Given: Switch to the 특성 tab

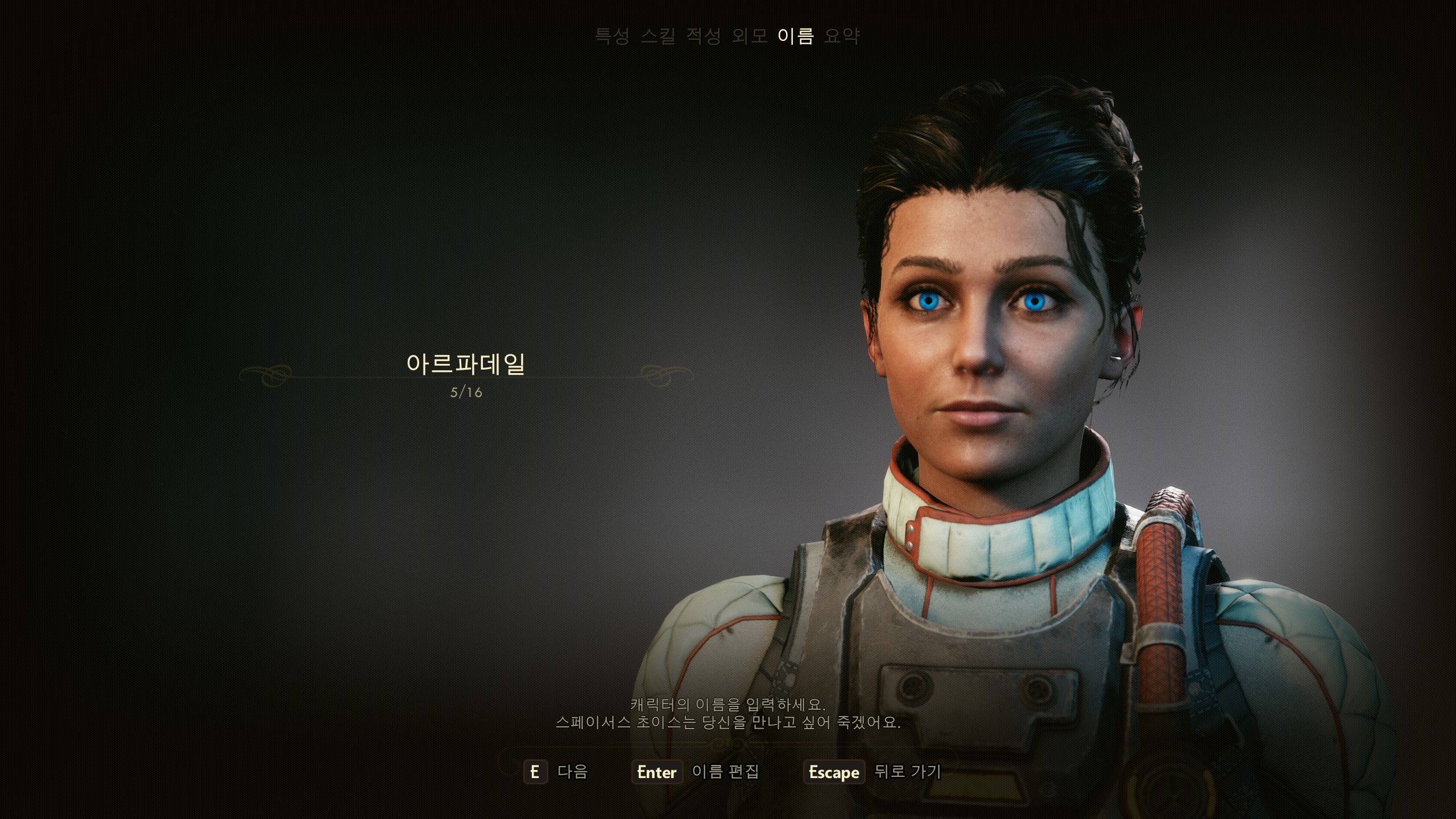Looking at the screenshot, I should (x=612, y=36).
